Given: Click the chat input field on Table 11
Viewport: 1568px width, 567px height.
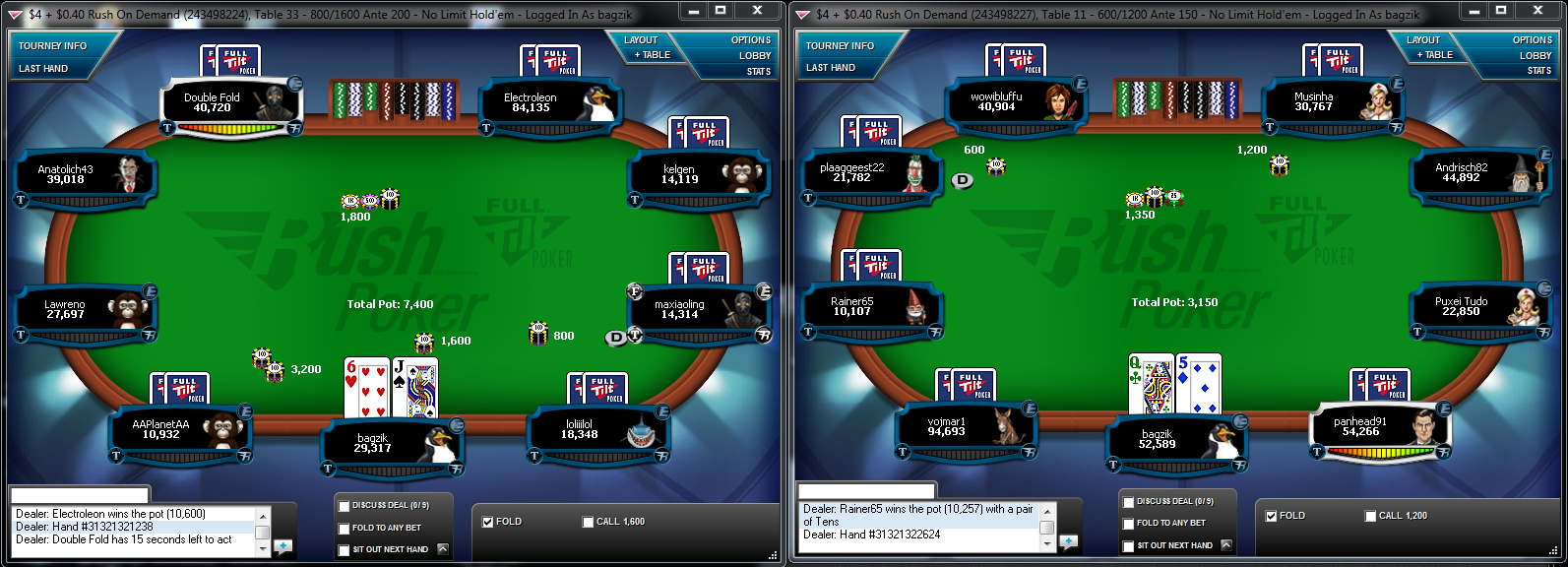Looking at the screenshot, I should pyautogui.click(x=864, y=491).
